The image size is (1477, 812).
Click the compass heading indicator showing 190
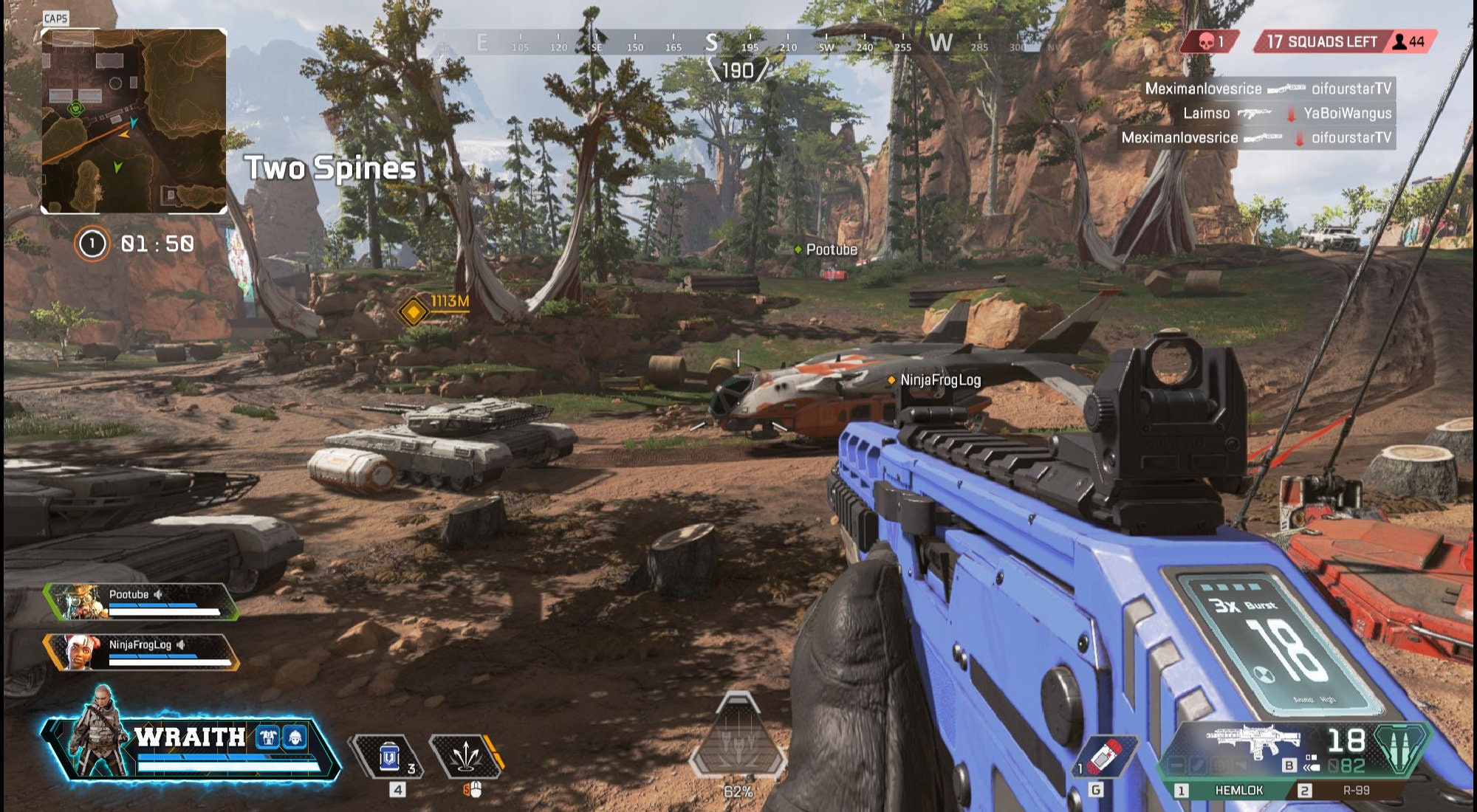[738, 69]
